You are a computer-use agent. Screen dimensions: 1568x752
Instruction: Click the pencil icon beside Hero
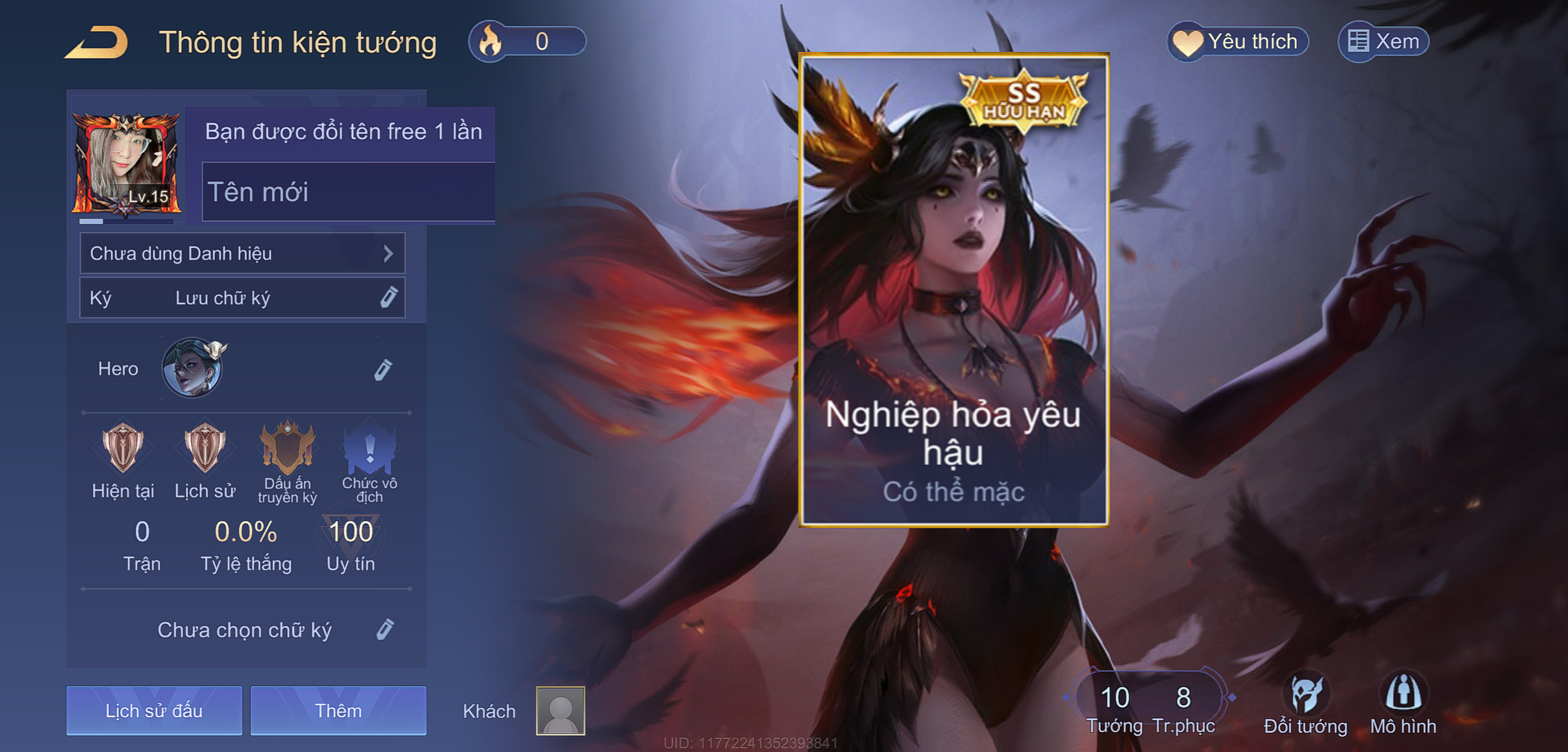(383, 369)
